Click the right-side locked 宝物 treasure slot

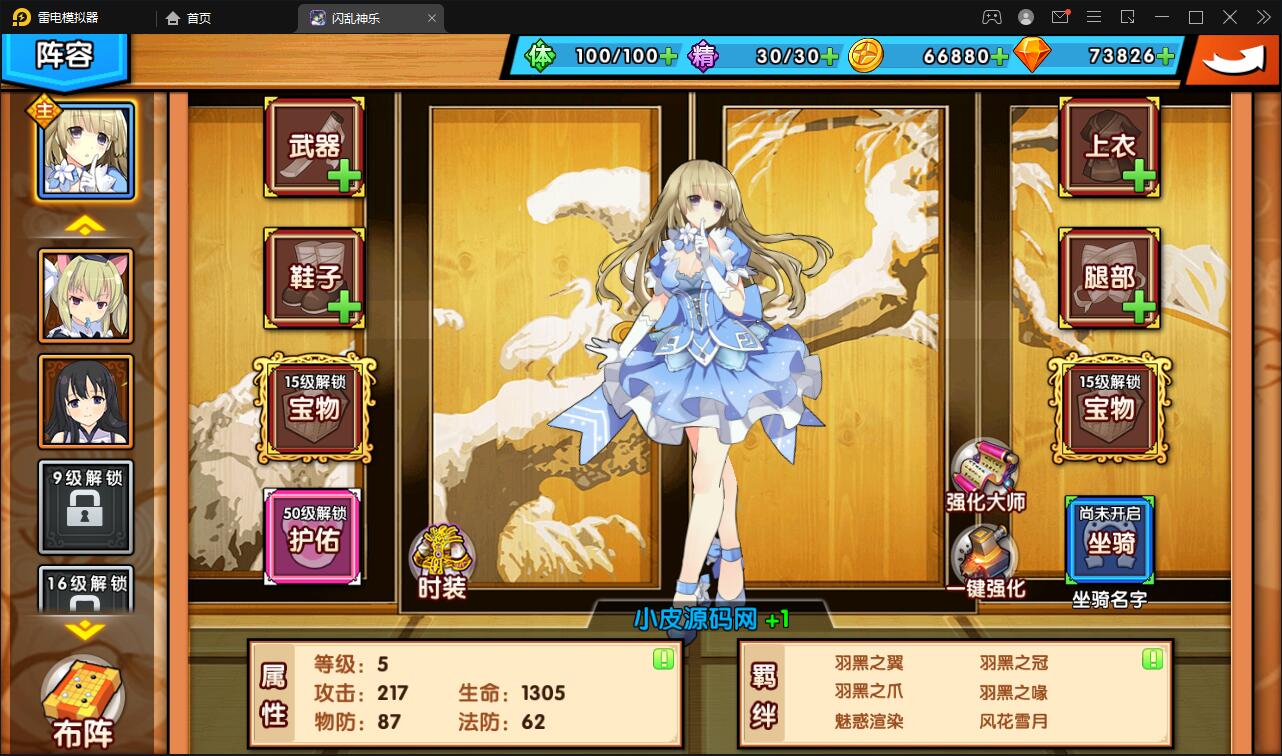pos(1108,405)
